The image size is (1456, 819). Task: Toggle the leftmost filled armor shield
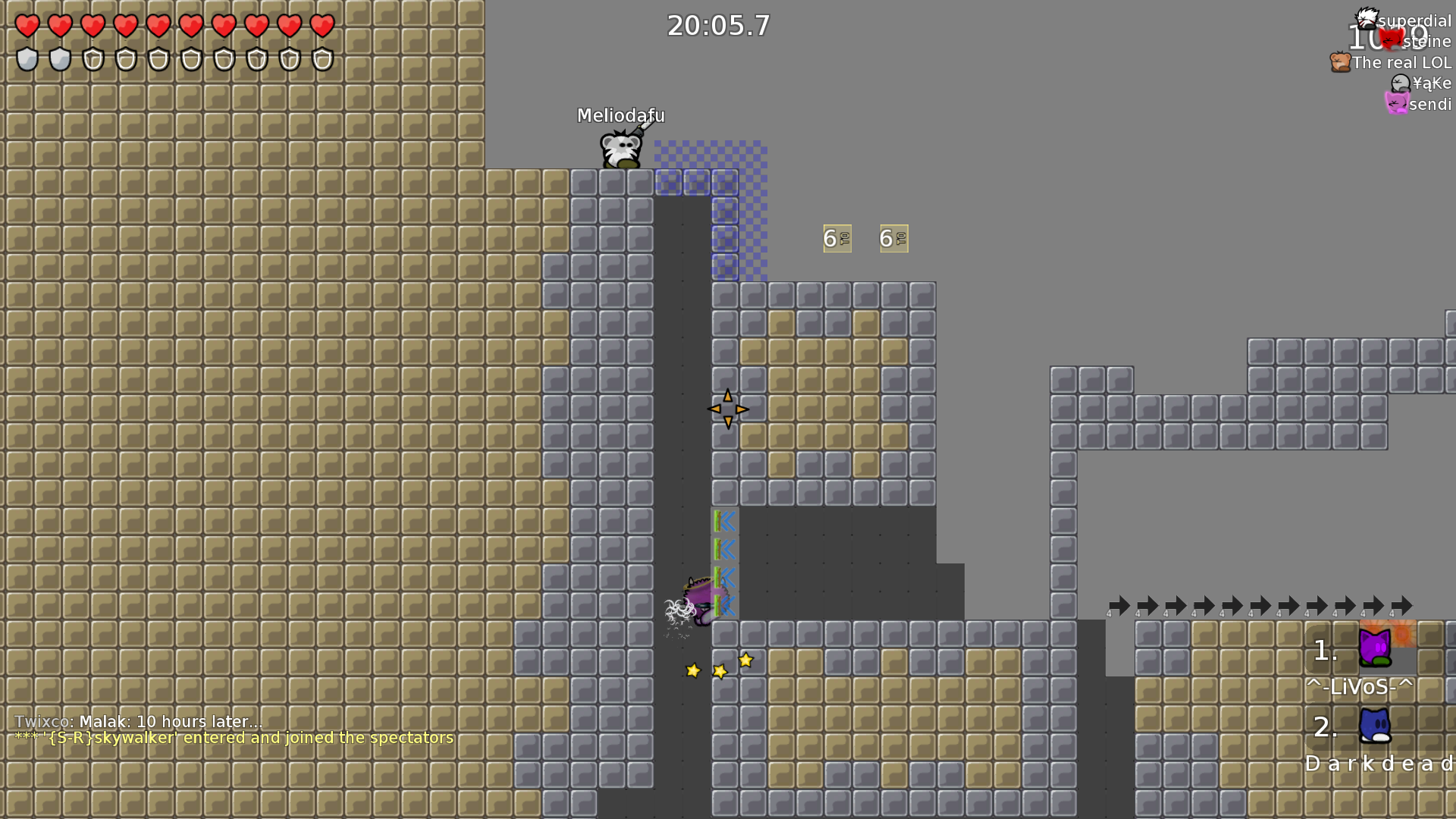pos(27,59)
